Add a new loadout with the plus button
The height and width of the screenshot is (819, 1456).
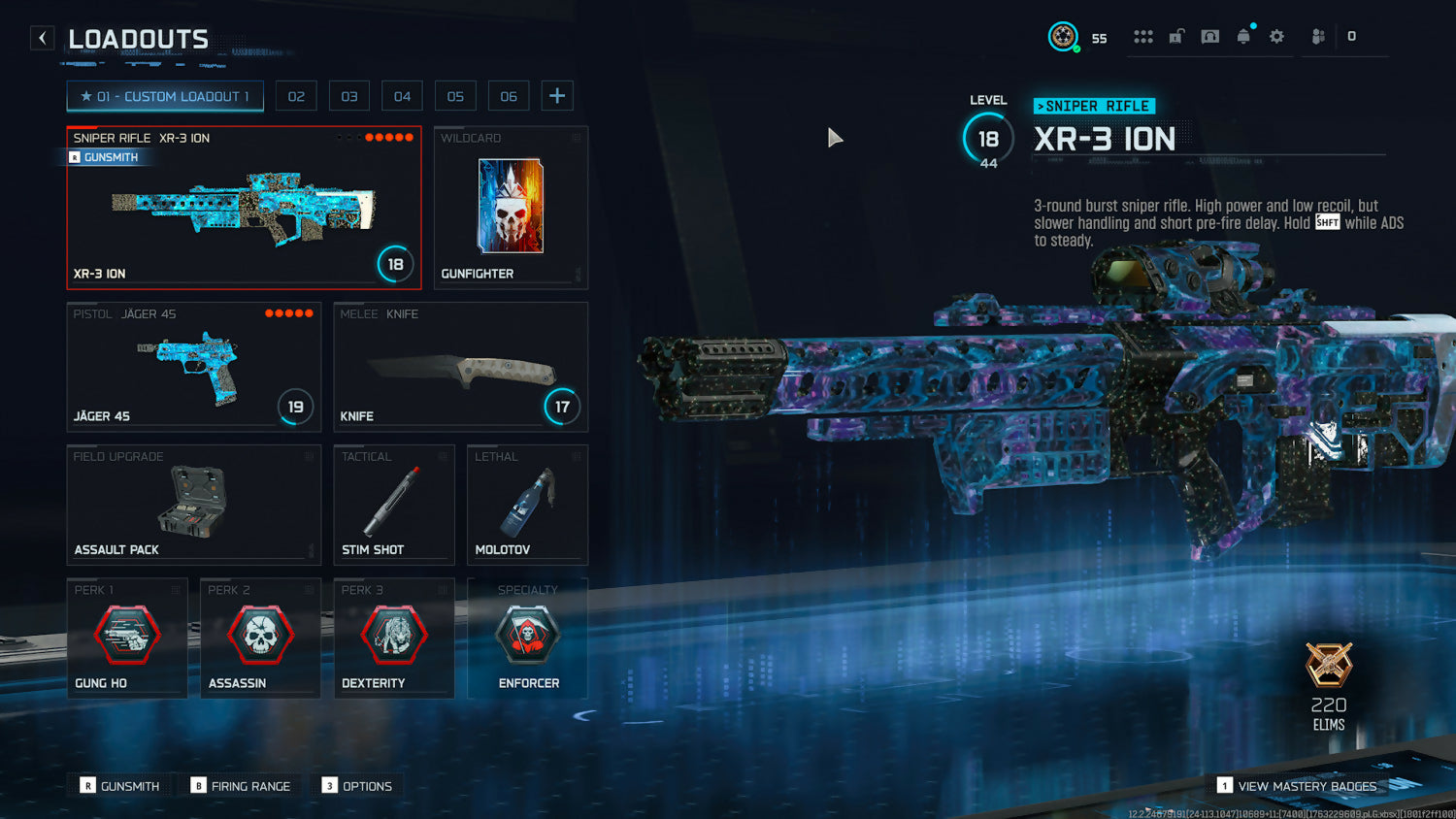click(557, 95)
